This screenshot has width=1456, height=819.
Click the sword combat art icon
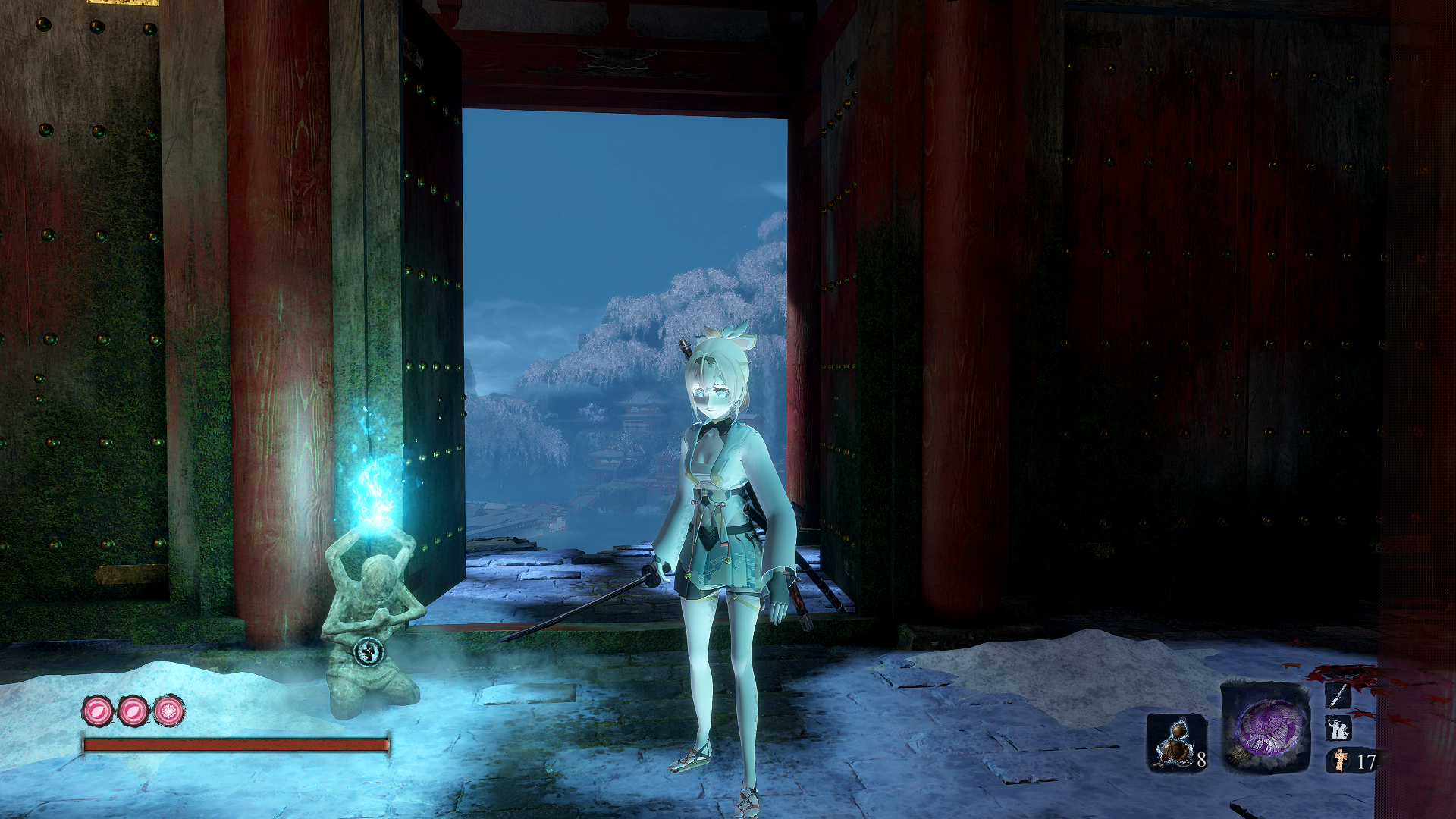1338,695
